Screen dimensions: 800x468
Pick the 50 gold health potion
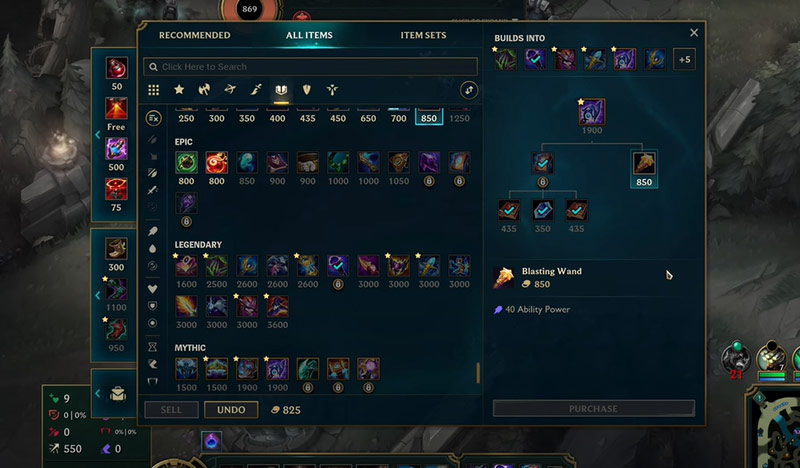pyautogui.click(x=117, y=69)
